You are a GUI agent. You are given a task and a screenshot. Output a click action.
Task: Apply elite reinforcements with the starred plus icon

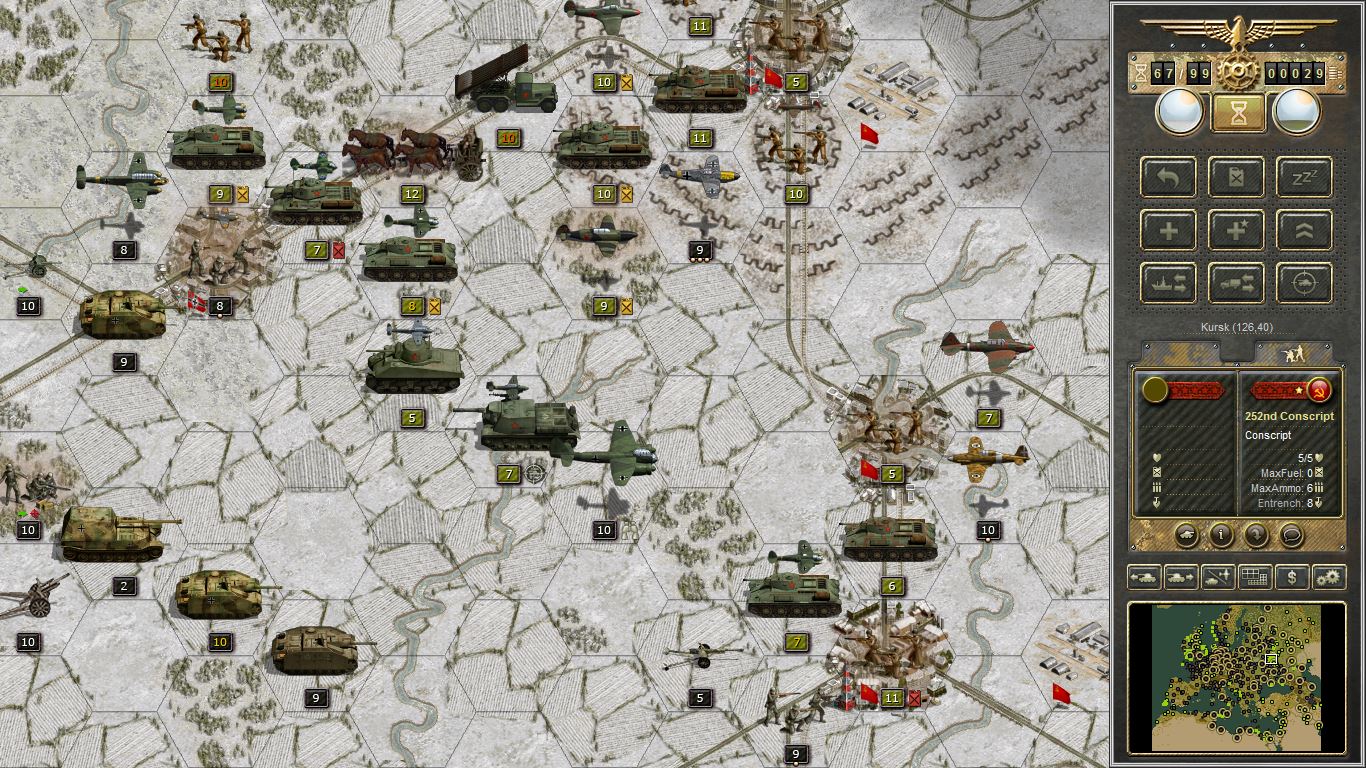[1236, 230]
